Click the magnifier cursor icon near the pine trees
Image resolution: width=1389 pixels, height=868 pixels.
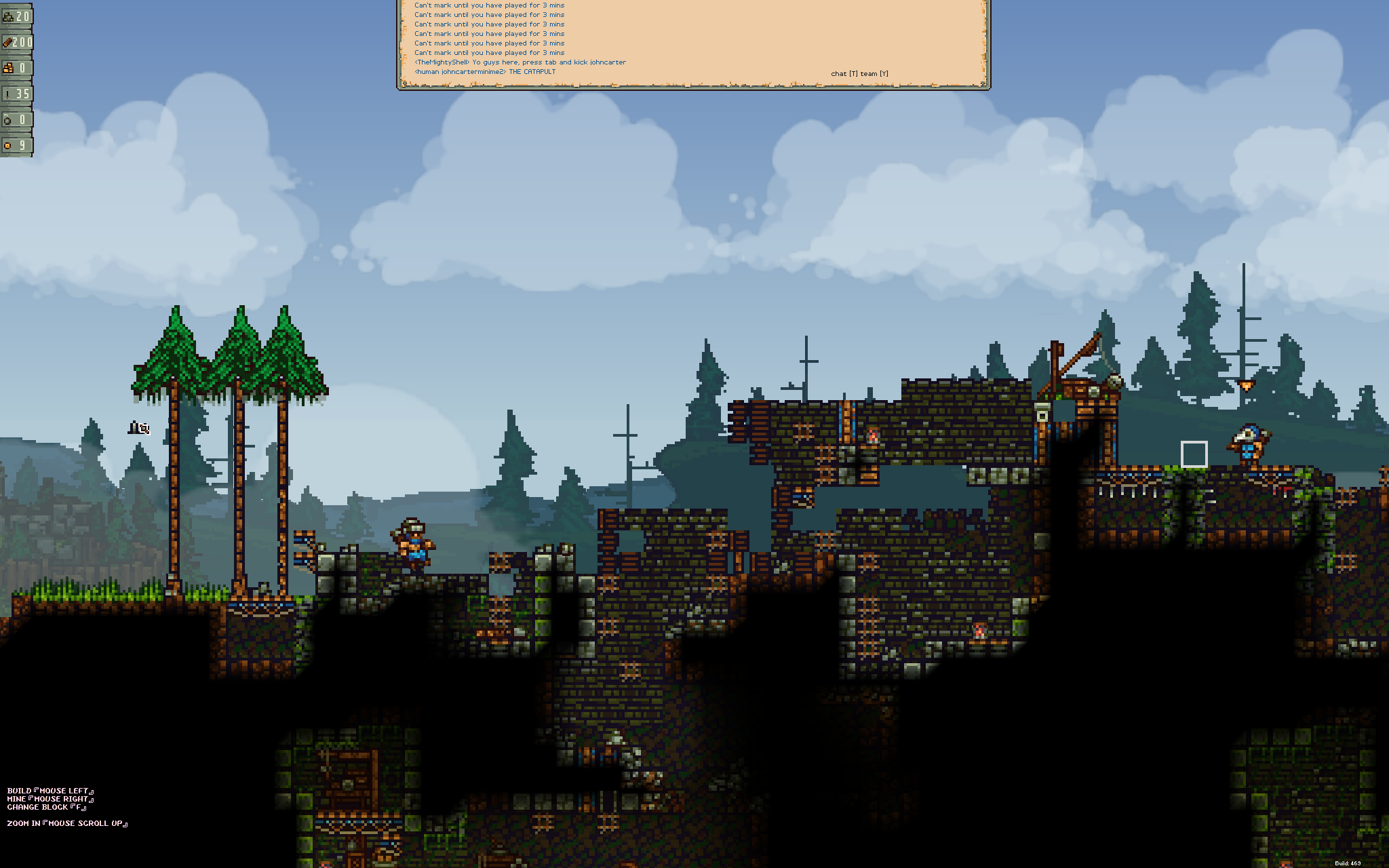pos(139,429)
